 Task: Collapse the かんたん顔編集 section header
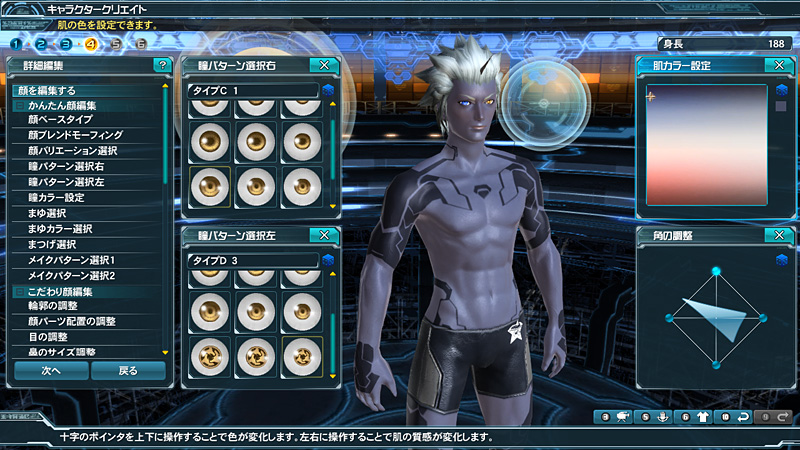coord(20,104)
